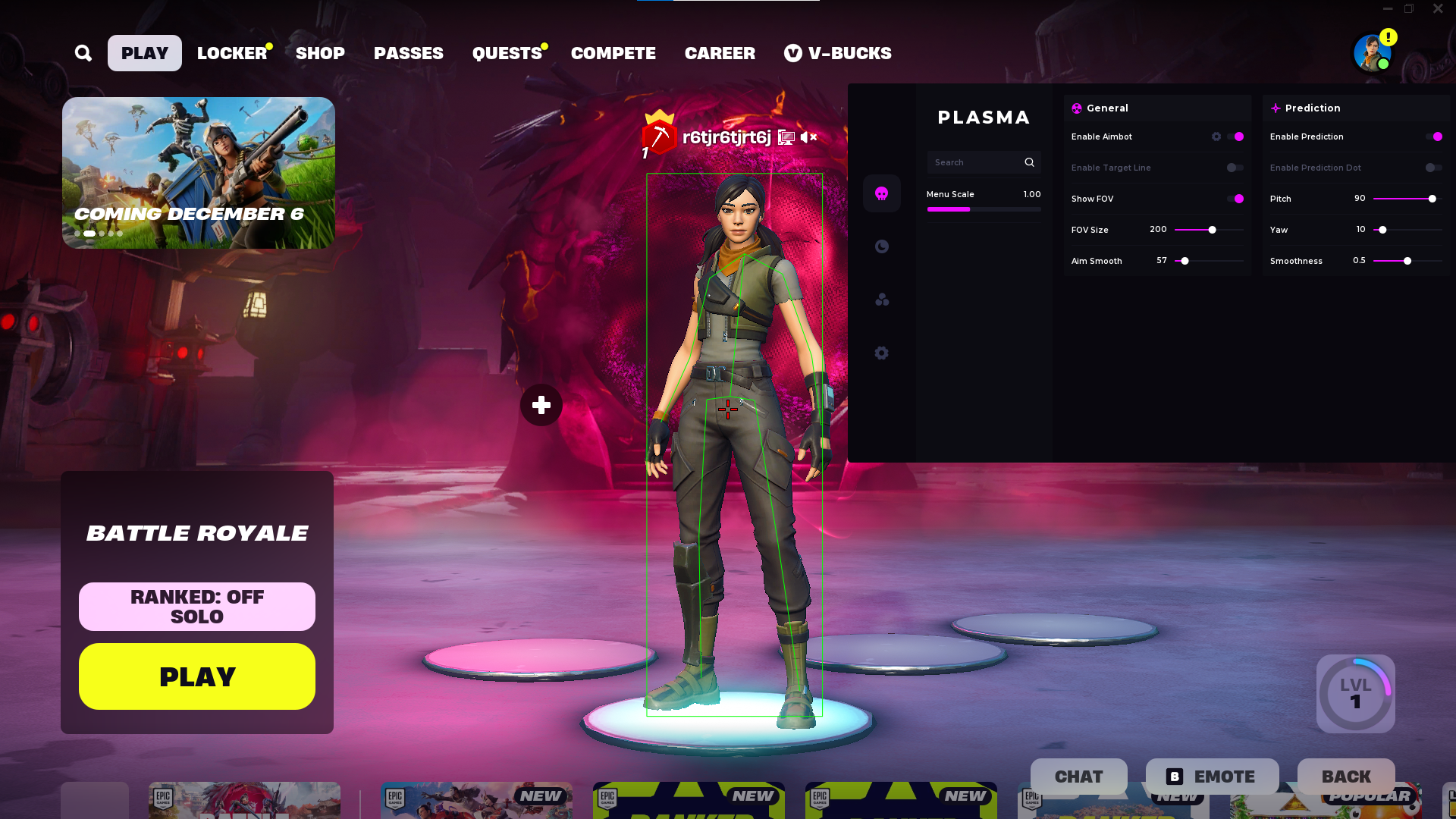The image size is (1456, 819).
Task: Open the search magnifier in top navigation
Action: tap(83, 53)
